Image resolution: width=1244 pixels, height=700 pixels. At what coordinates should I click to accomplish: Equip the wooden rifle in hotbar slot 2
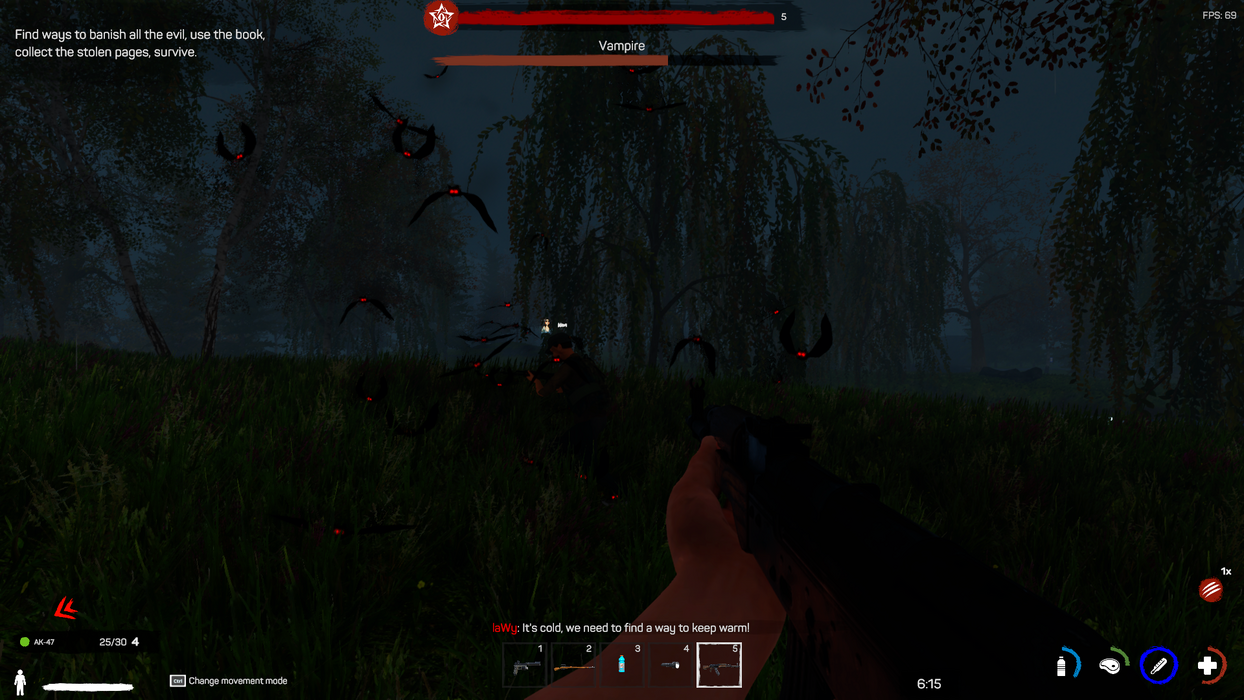[573, 665]
